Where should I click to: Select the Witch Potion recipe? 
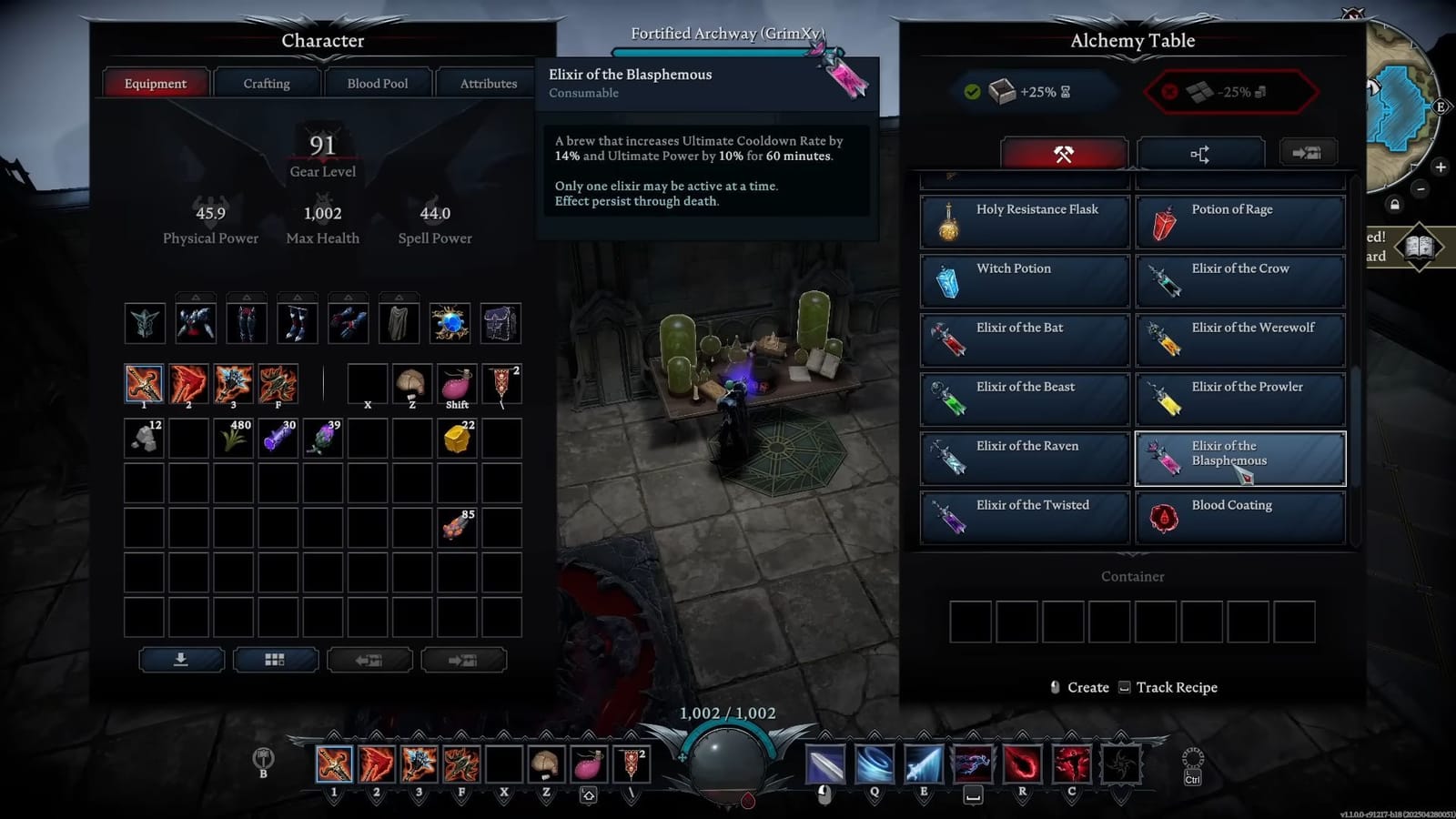tap(1024, 280)
